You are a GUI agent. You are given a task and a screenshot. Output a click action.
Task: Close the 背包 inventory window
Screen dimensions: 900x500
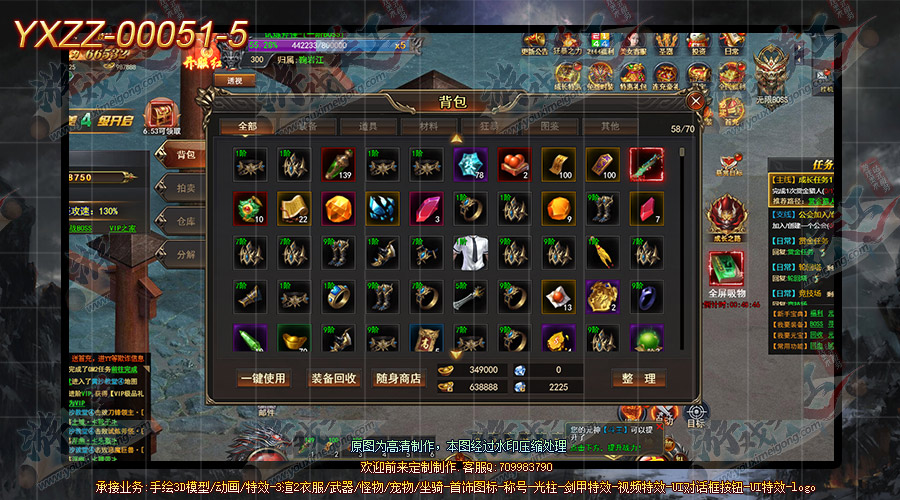click(696, 101)
